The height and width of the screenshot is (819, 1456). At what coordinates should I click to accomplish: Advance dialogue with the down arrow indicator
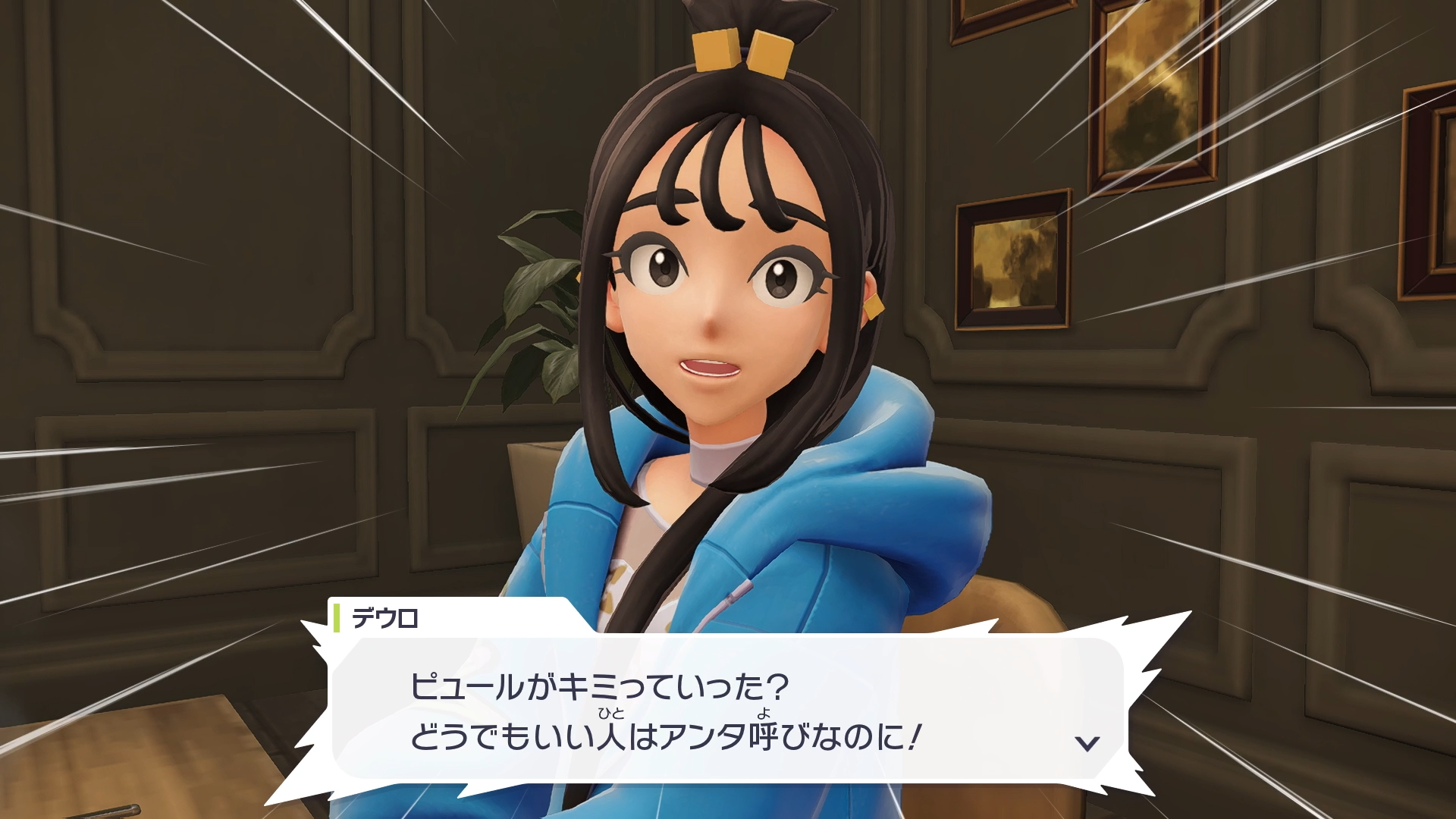tap(1087, 743)
